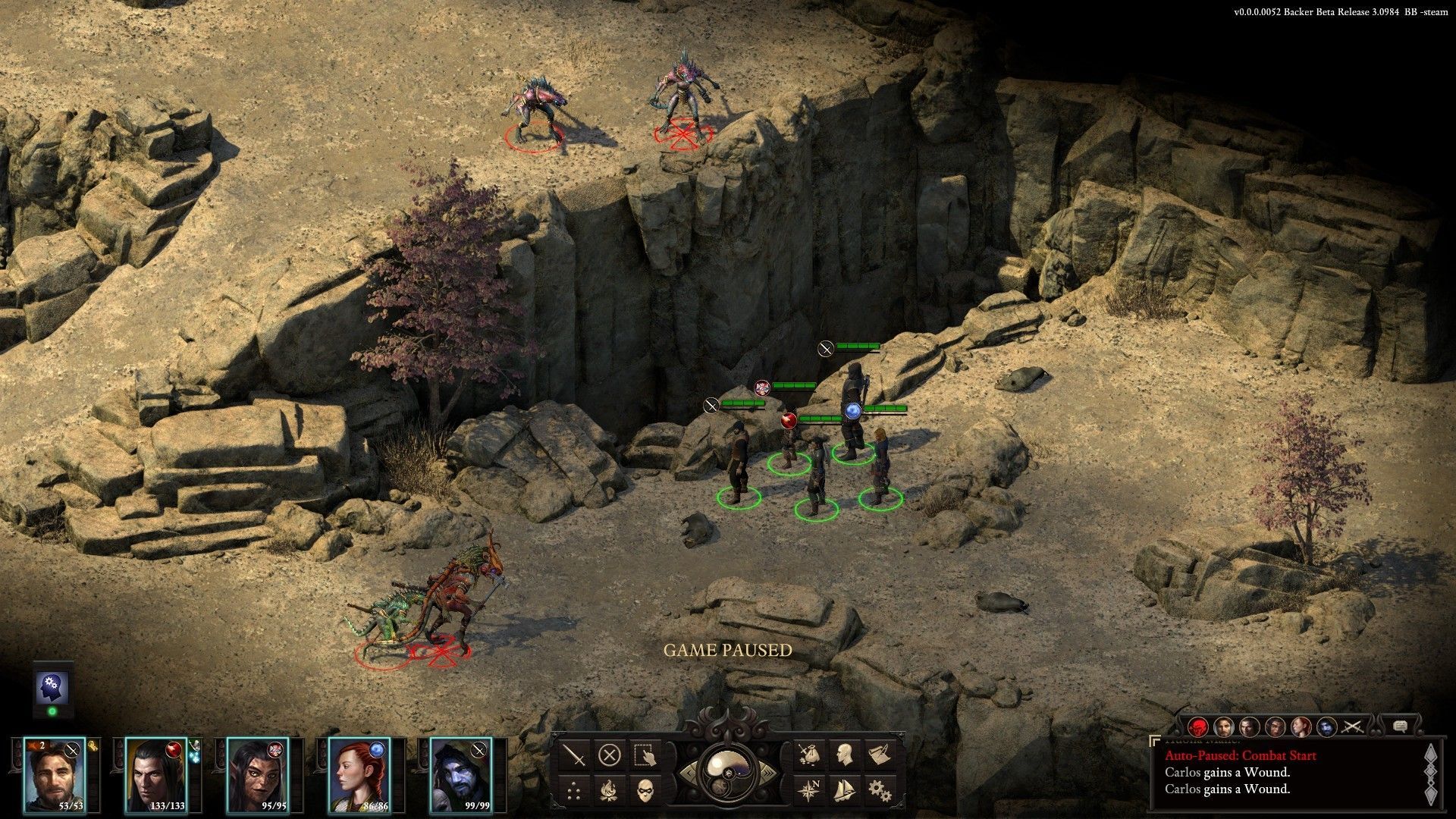Select the bearded man's party portrait
1456x819 pixels.
coord(55,773)
